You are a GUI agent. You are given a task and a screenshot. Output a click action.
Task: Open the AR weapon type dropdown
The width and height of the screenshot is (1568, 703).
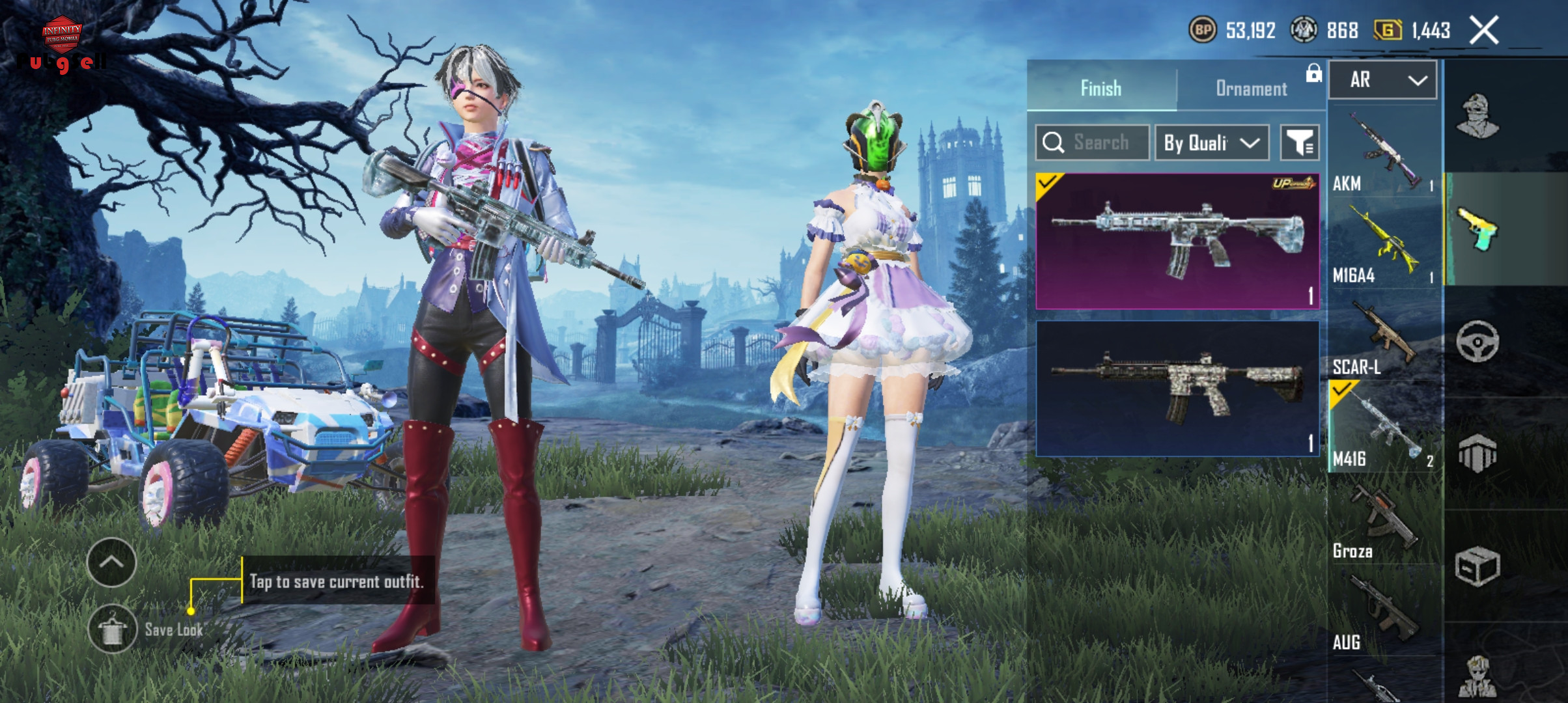1382,80
